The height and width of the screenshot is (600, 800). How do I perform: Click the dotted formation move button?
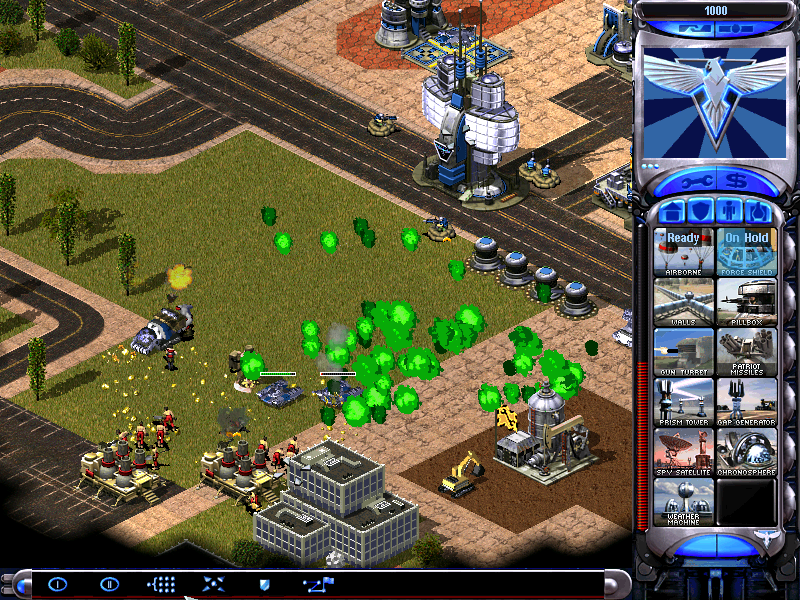click(x=161, y=584)
